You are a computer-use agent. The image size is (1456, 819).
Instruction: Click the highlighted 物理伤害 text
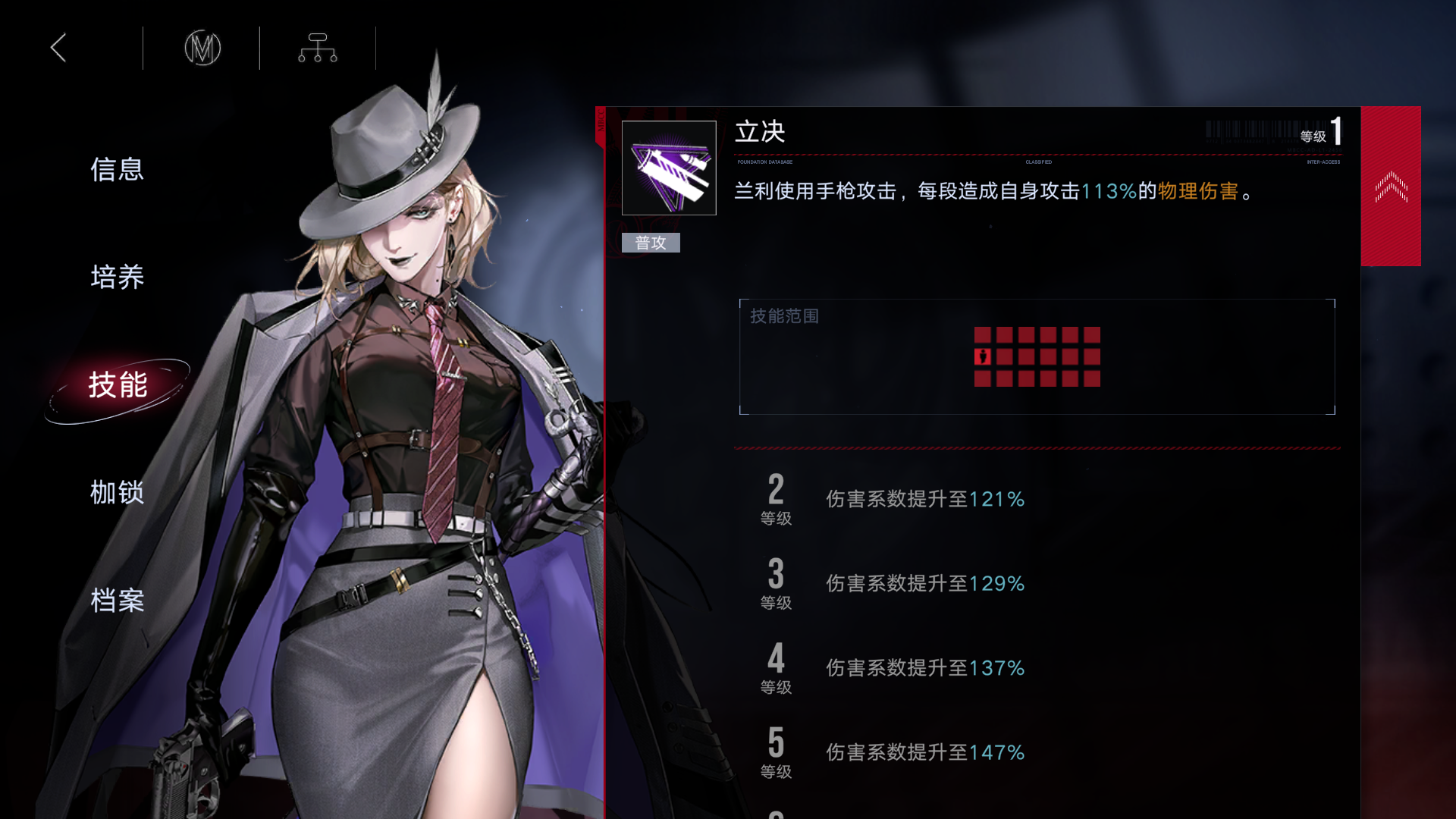[1197, 192]
